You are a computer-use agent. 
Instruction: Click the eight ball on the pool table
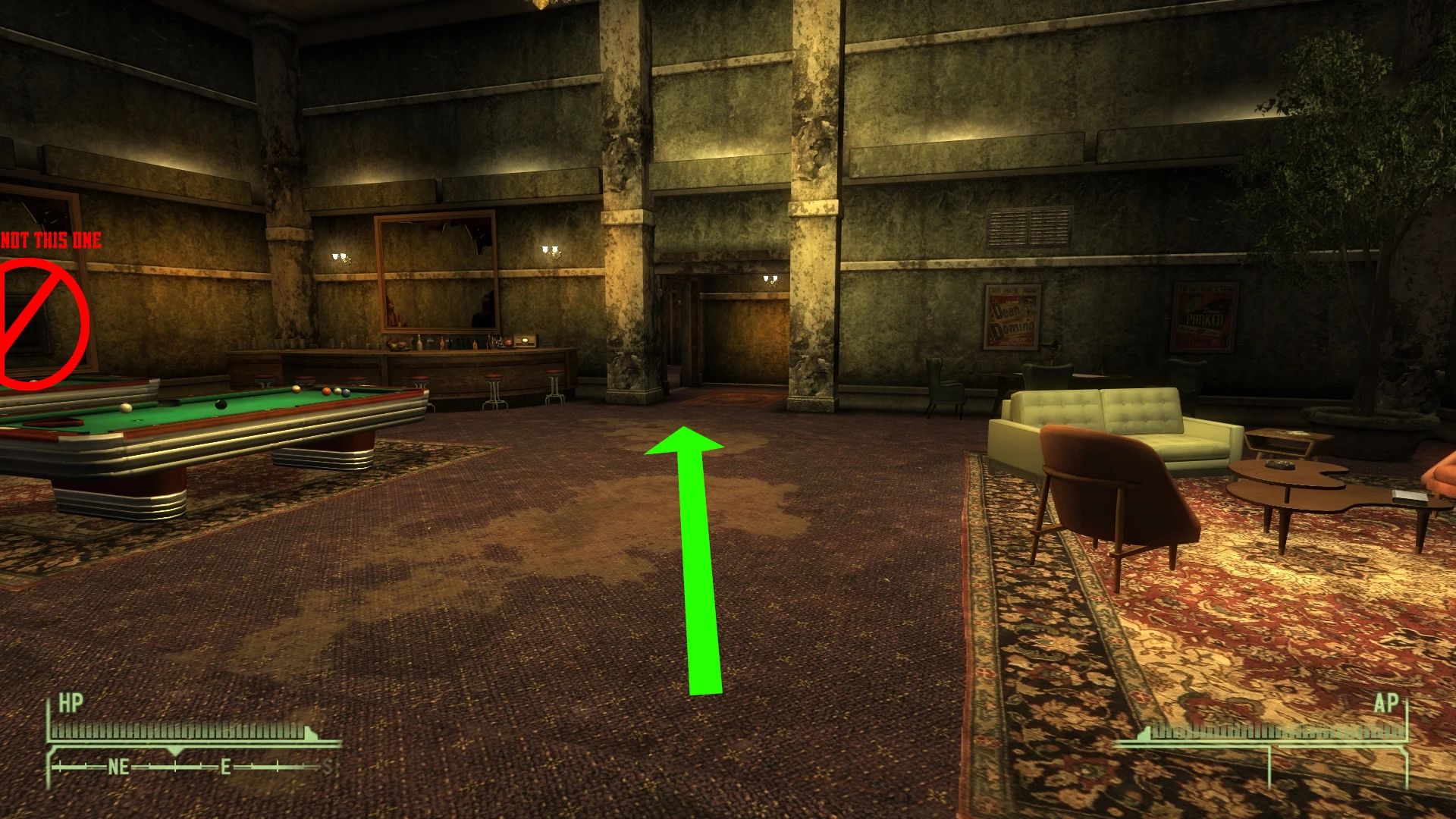click(x=220, y=404)
